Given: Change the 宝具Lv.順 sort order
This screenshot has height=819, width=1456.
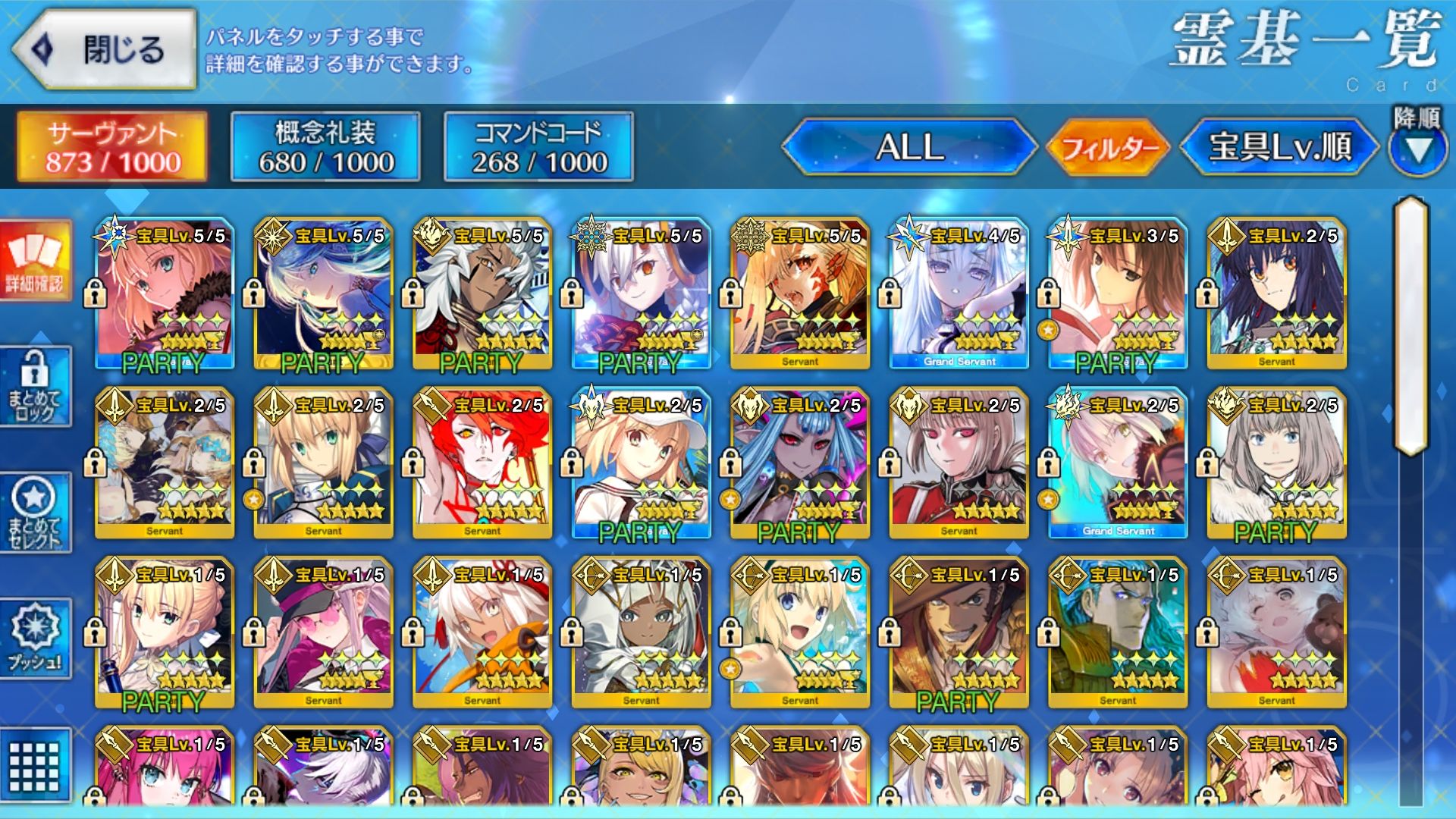Looking at the screenshot, I should point(1279,147).
